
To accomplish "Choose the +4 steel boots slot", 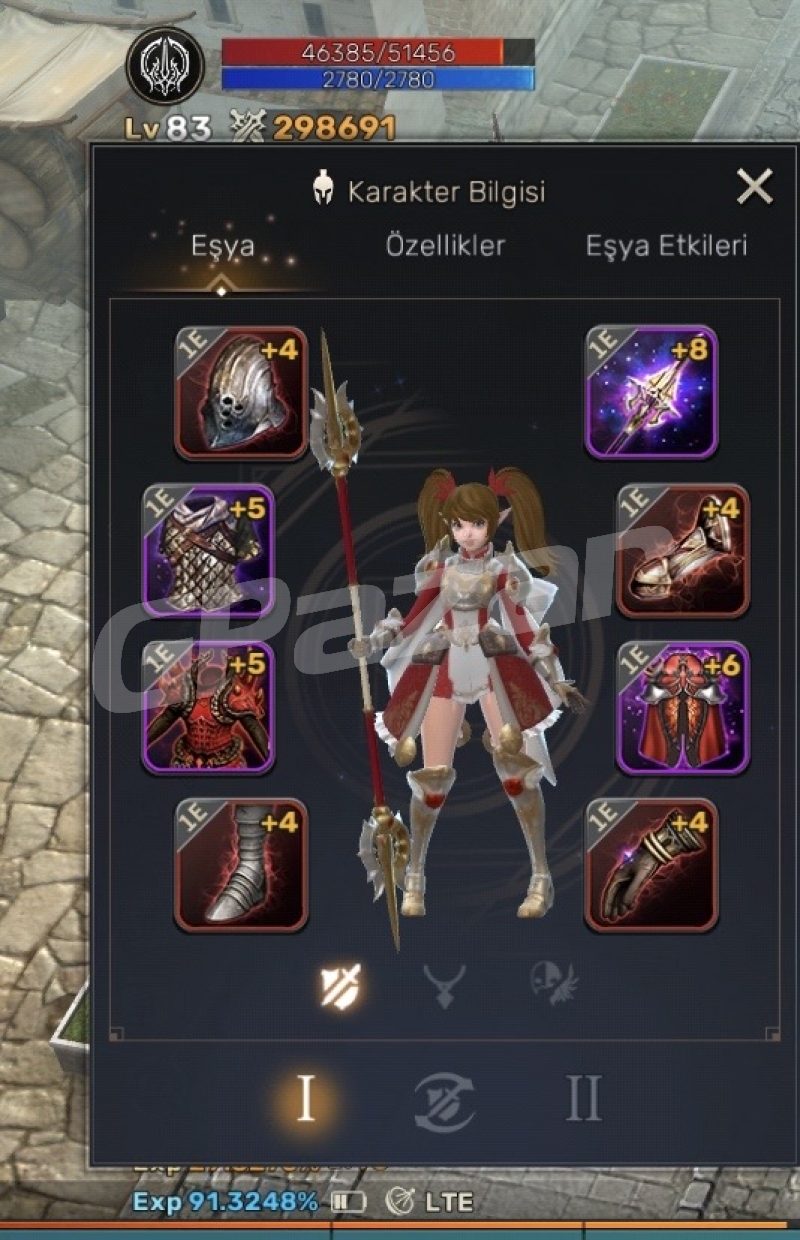I will [x=241, y=864].
